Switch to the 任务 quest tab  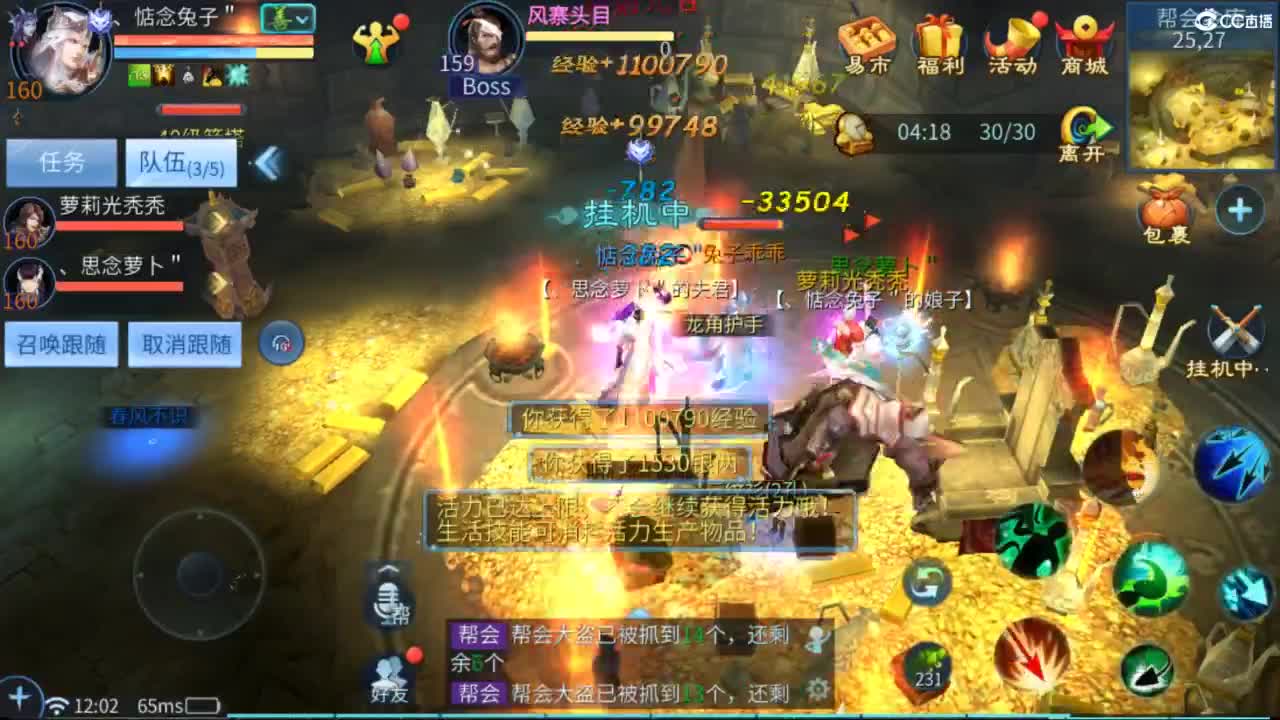[x=61, y=162]
